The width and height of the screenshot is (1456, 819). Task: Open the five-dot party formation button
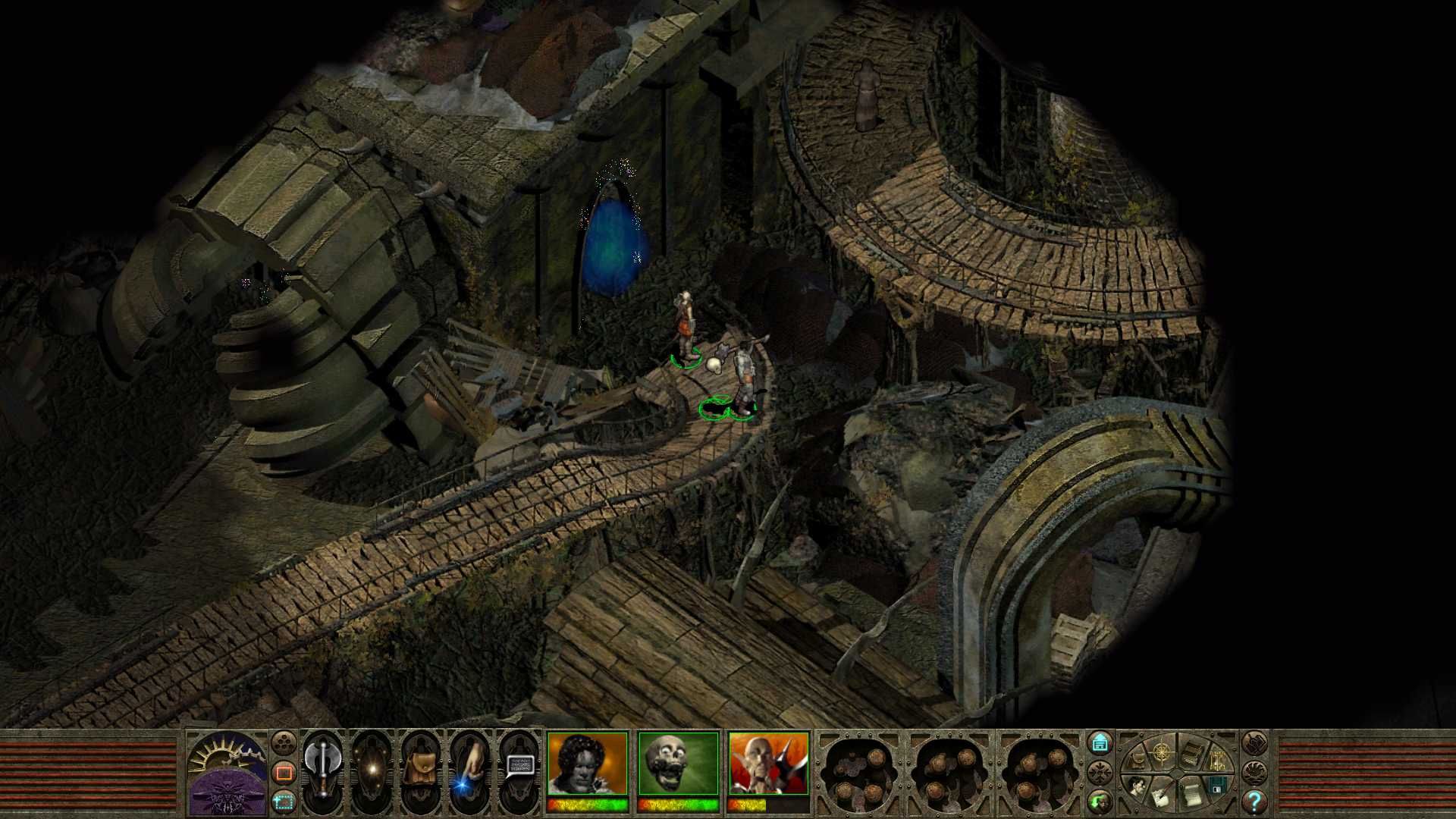(x=284, y=742)
